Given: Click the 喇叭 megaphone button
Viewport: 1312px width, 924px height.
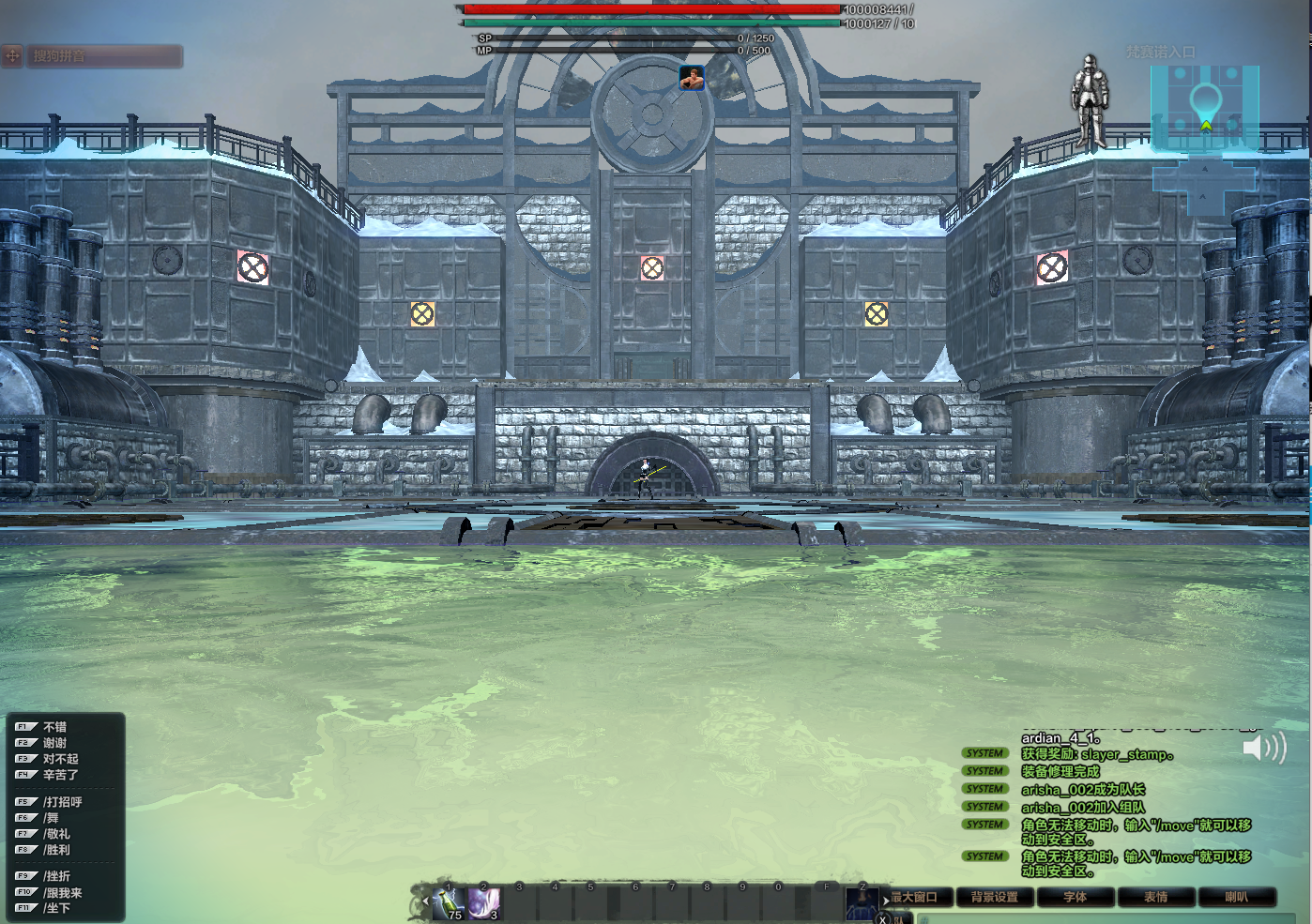Looking at the screenshot, I should 1237,898.
